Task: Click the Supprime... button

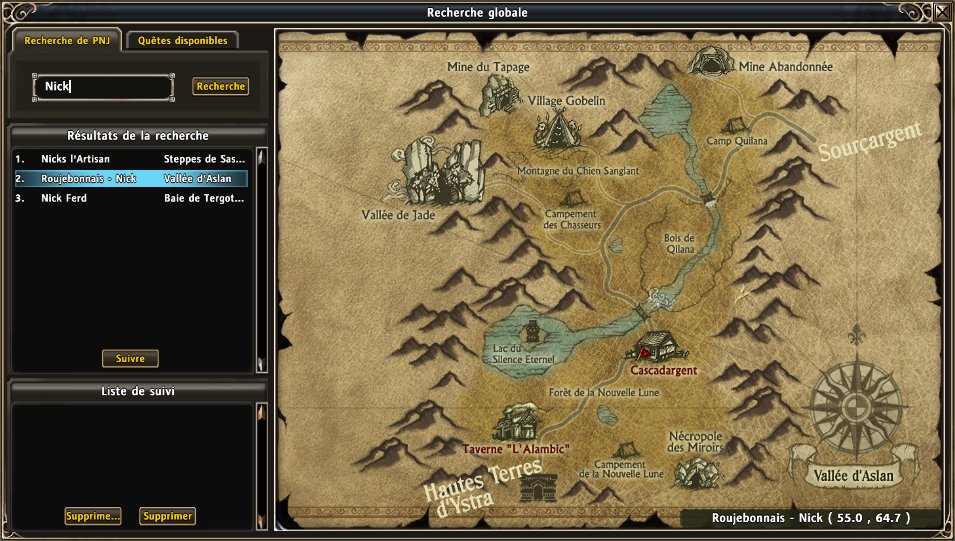Action: click(93, 516)
